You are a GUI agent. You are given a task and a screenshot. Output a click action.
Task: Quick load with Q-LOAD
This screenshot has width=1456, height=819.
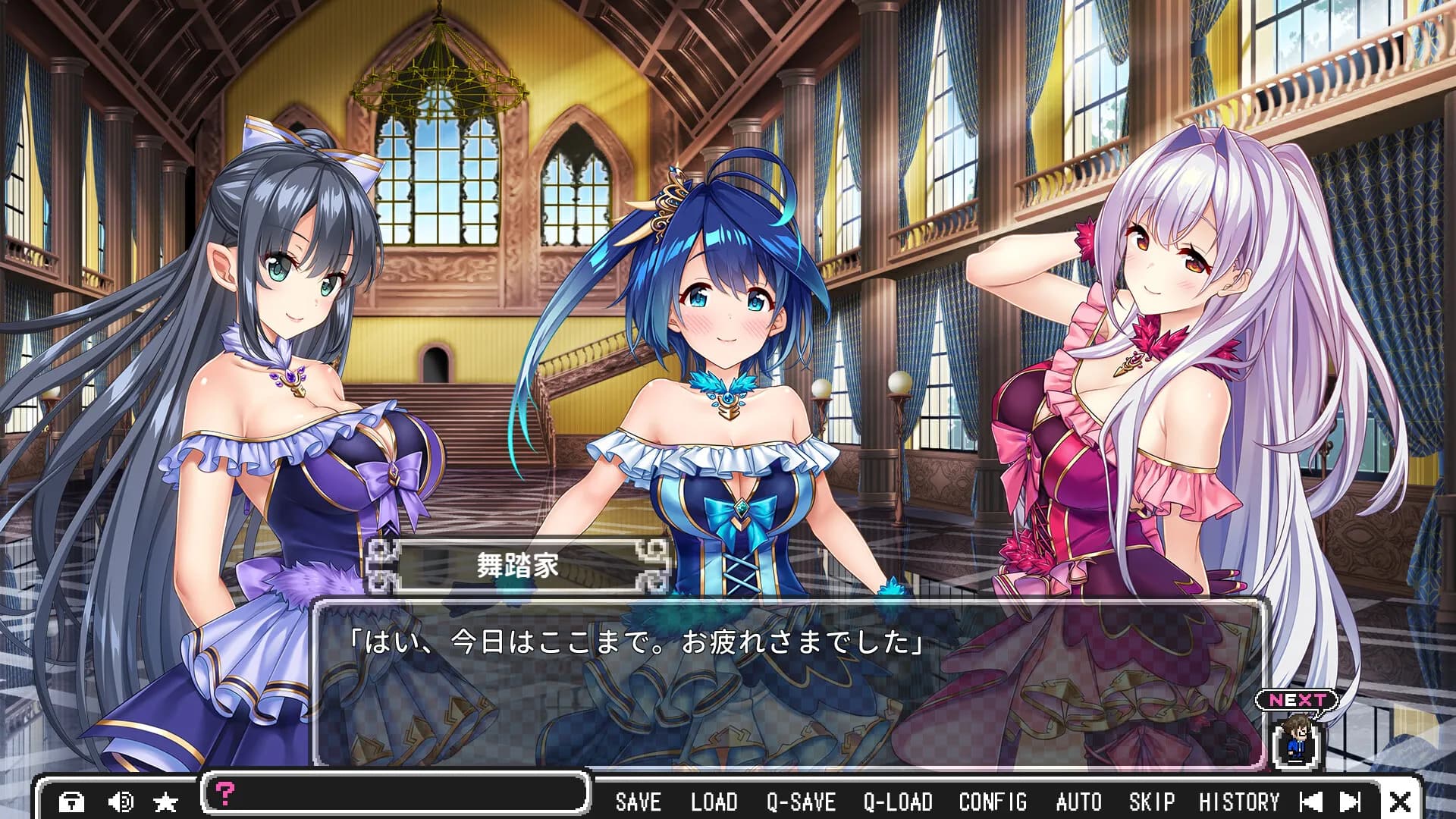(898, 802)
